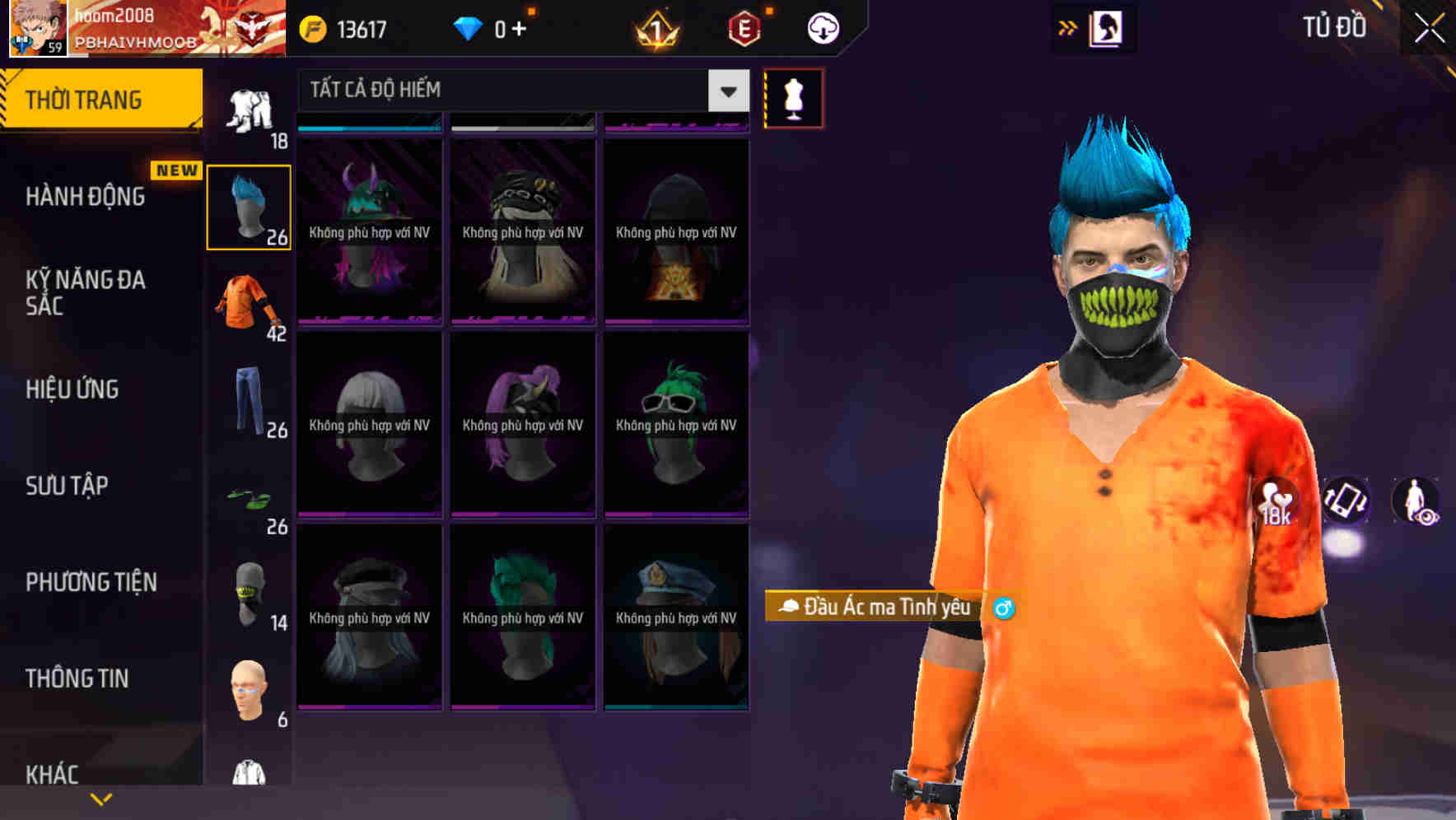Open the orange shirt tops category icon
Viewport: 1456px width, 820px height.
(x=247, y=305)
